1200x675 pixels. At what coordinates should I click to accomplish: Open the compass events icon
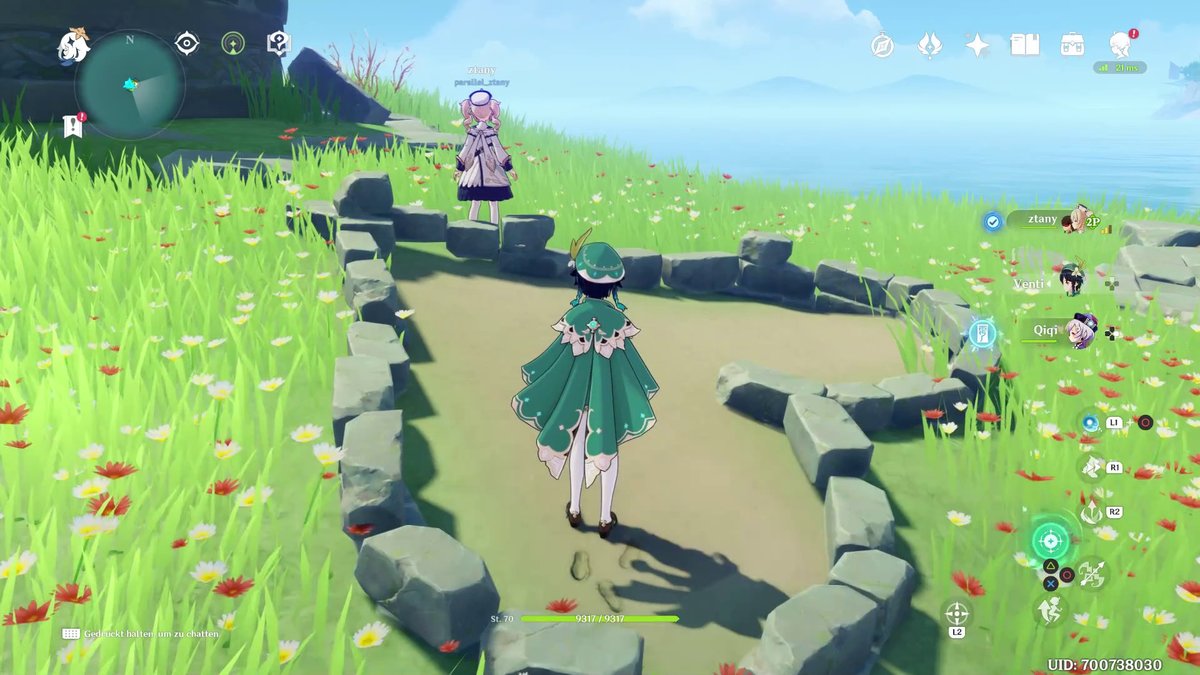point(881,45)
